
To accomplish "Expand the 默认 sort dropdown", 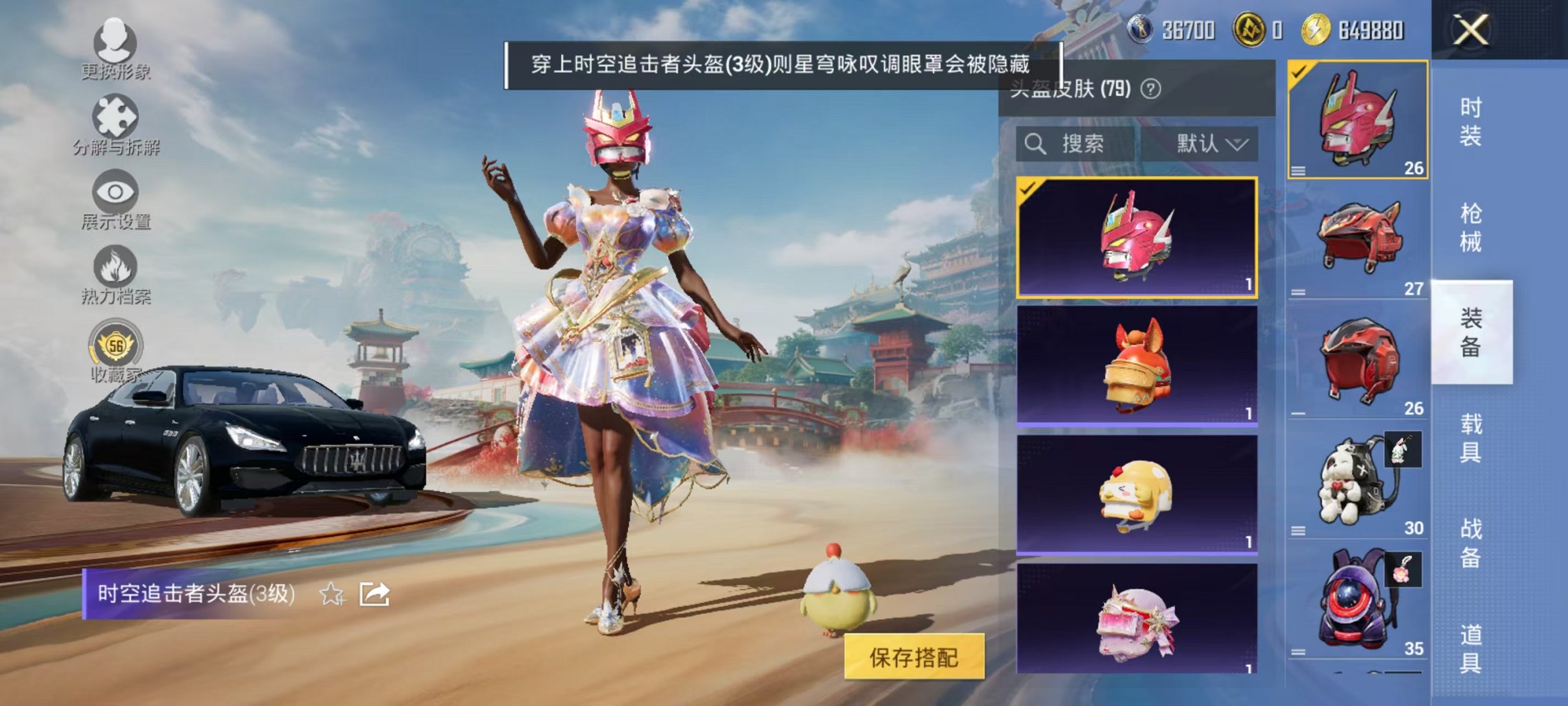I will tap(1211, 144).
